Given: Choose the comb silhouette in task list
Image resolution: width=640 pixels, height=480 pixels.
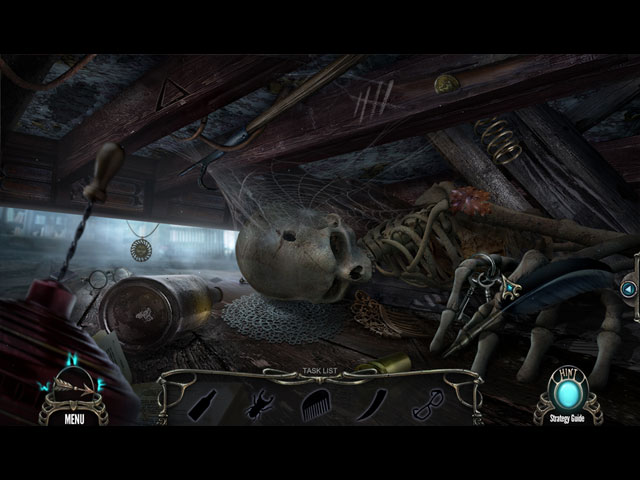Looking at the screenshot, I should pos(314,403).
